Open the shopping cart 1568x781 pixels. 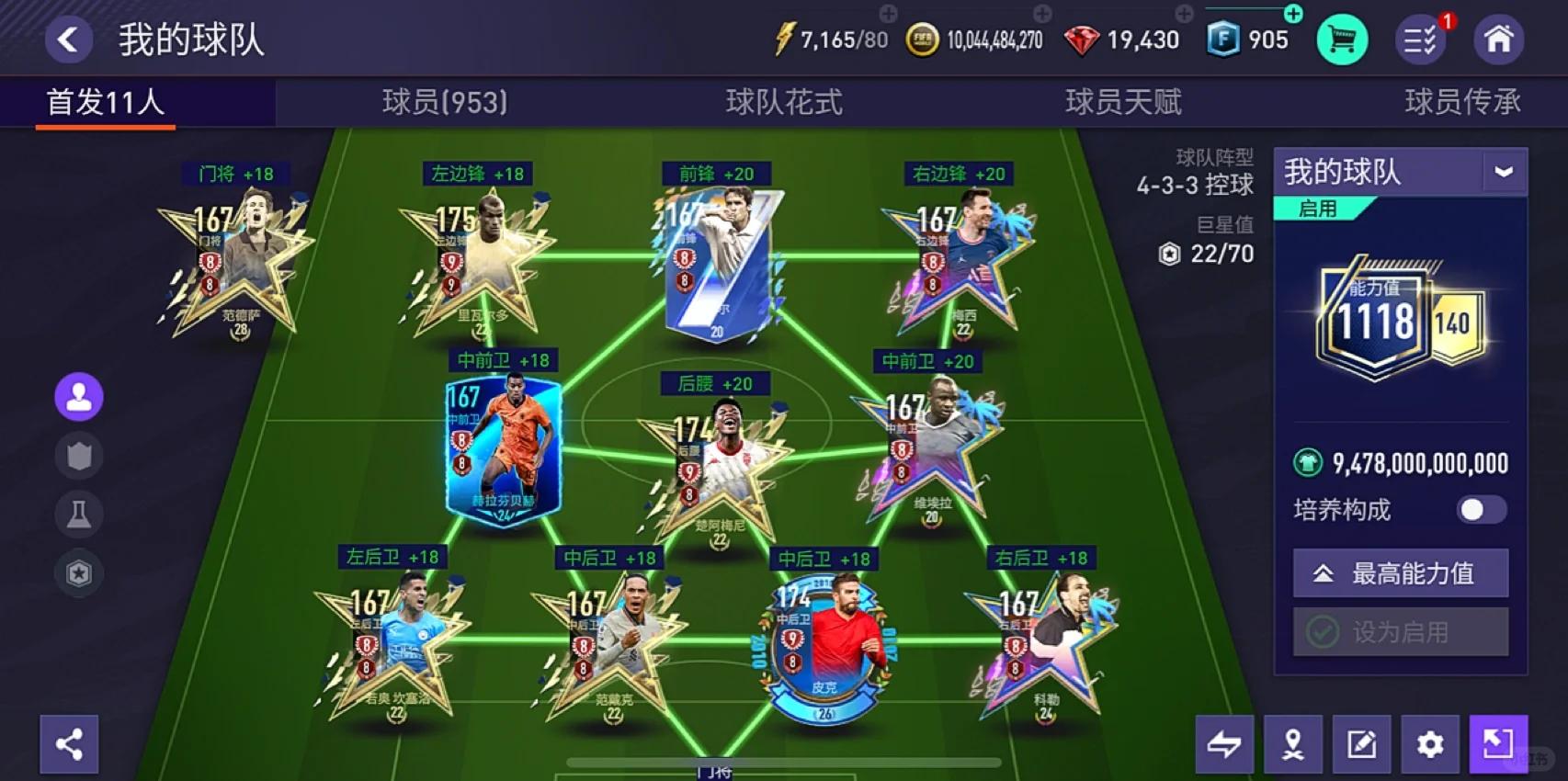tap(1342, 39)
